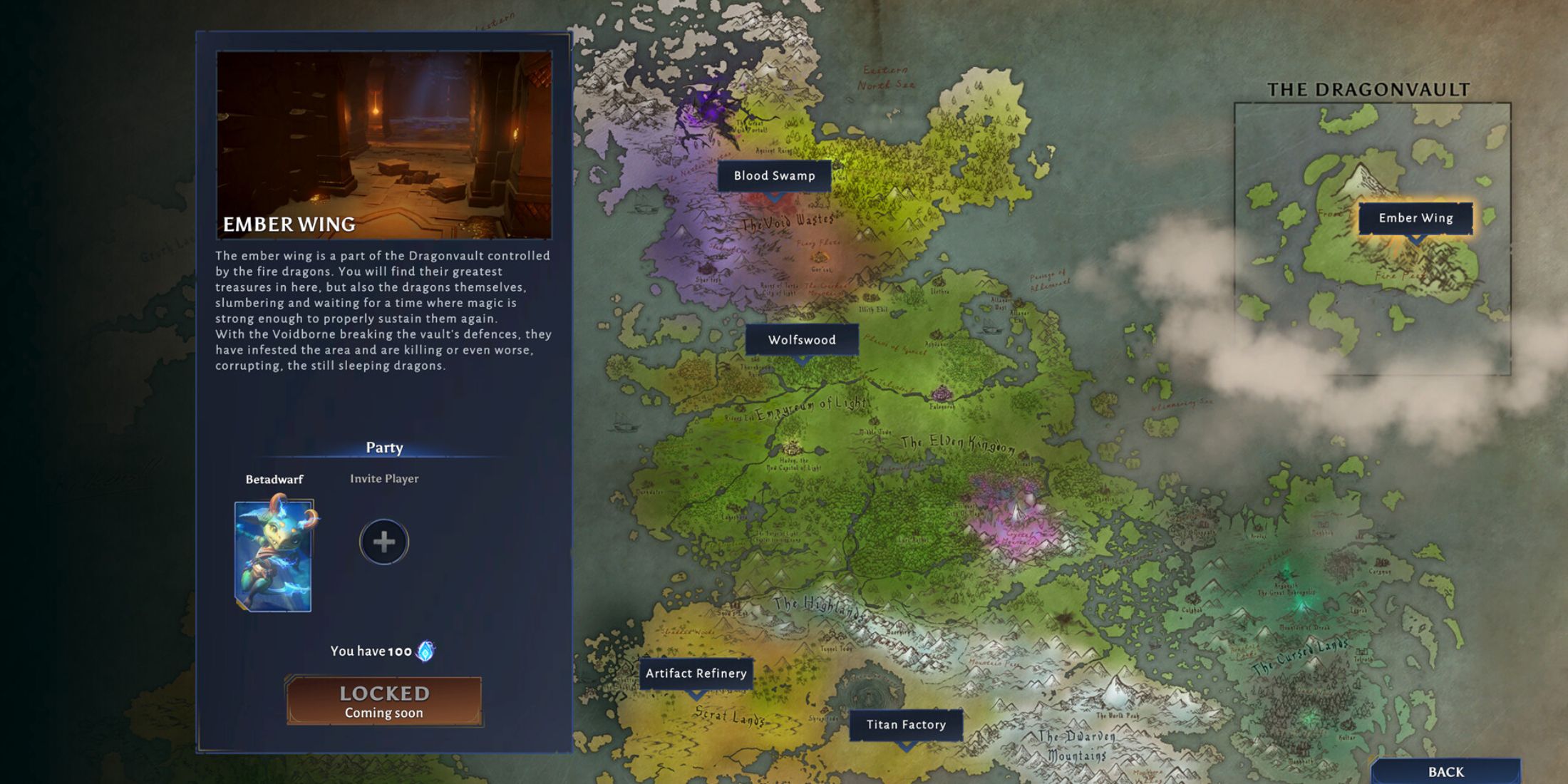Open the Titan Factory location marker
The image size is (1568, 784).
pos(905,724)
